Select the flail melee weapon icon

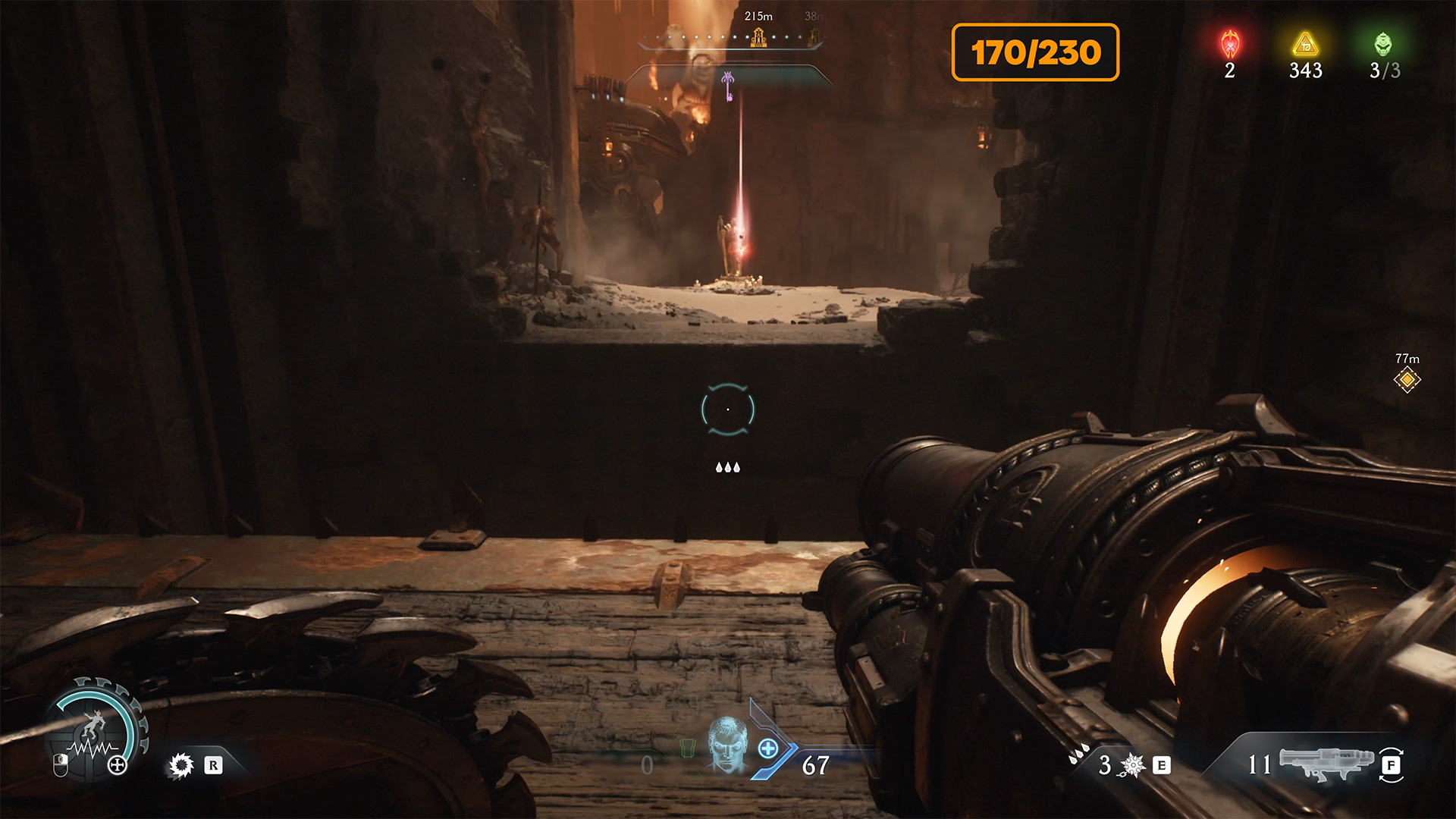1132,765
